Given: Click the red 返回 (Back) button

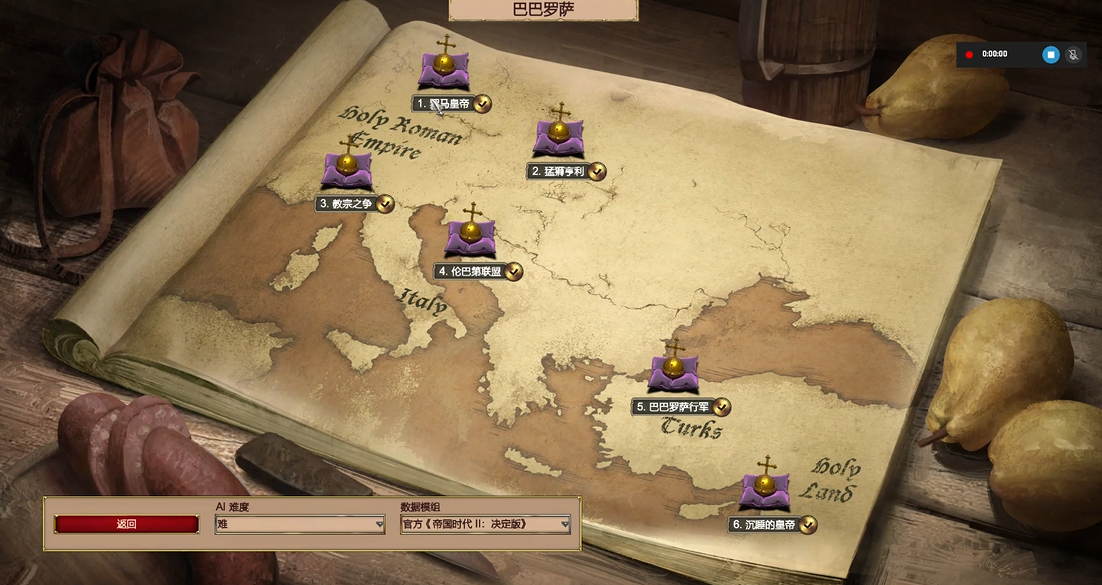Looking at the screenshot, I should tap(127, 523).
